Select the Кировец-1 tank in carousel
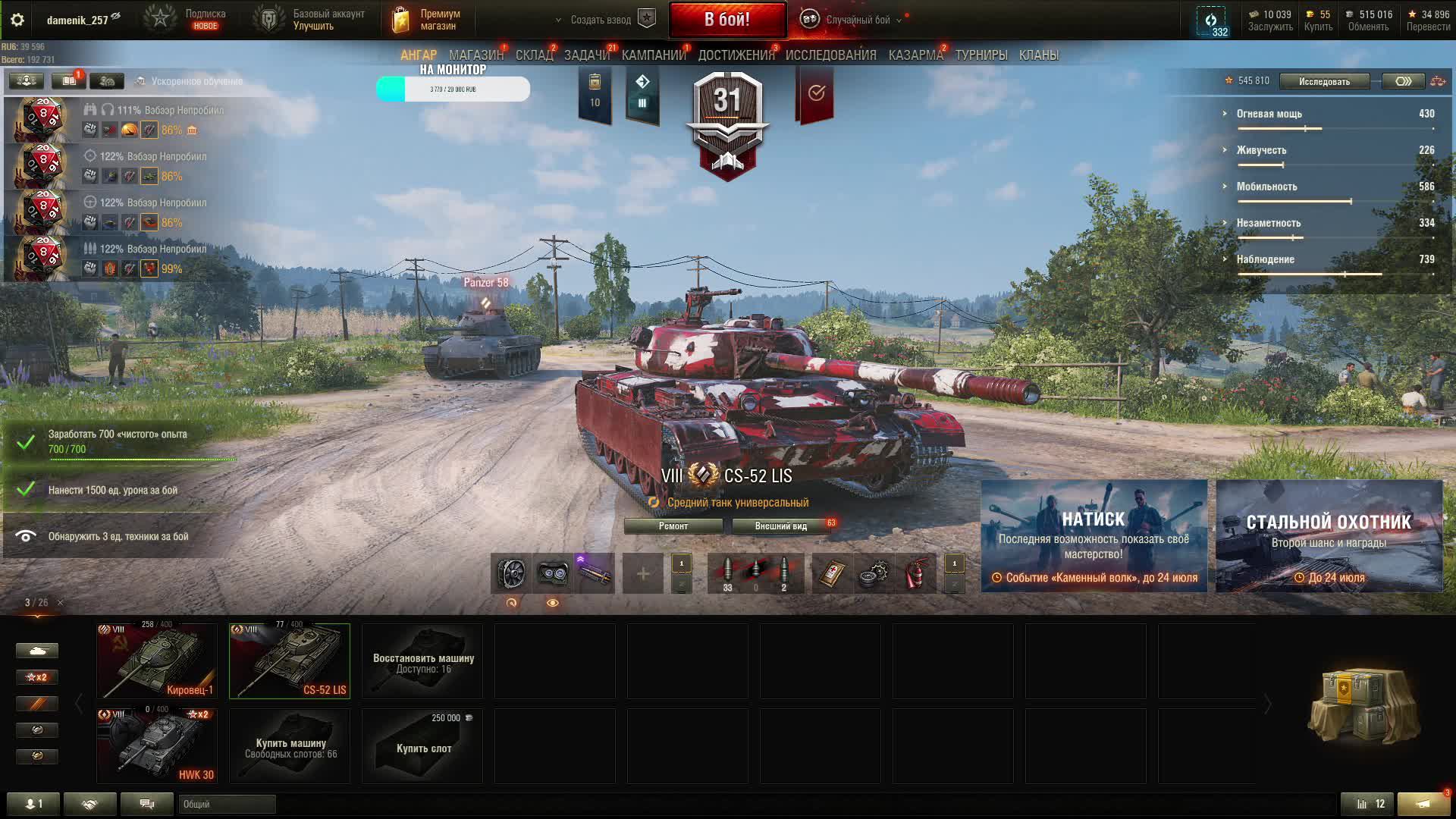 [157, 661]
